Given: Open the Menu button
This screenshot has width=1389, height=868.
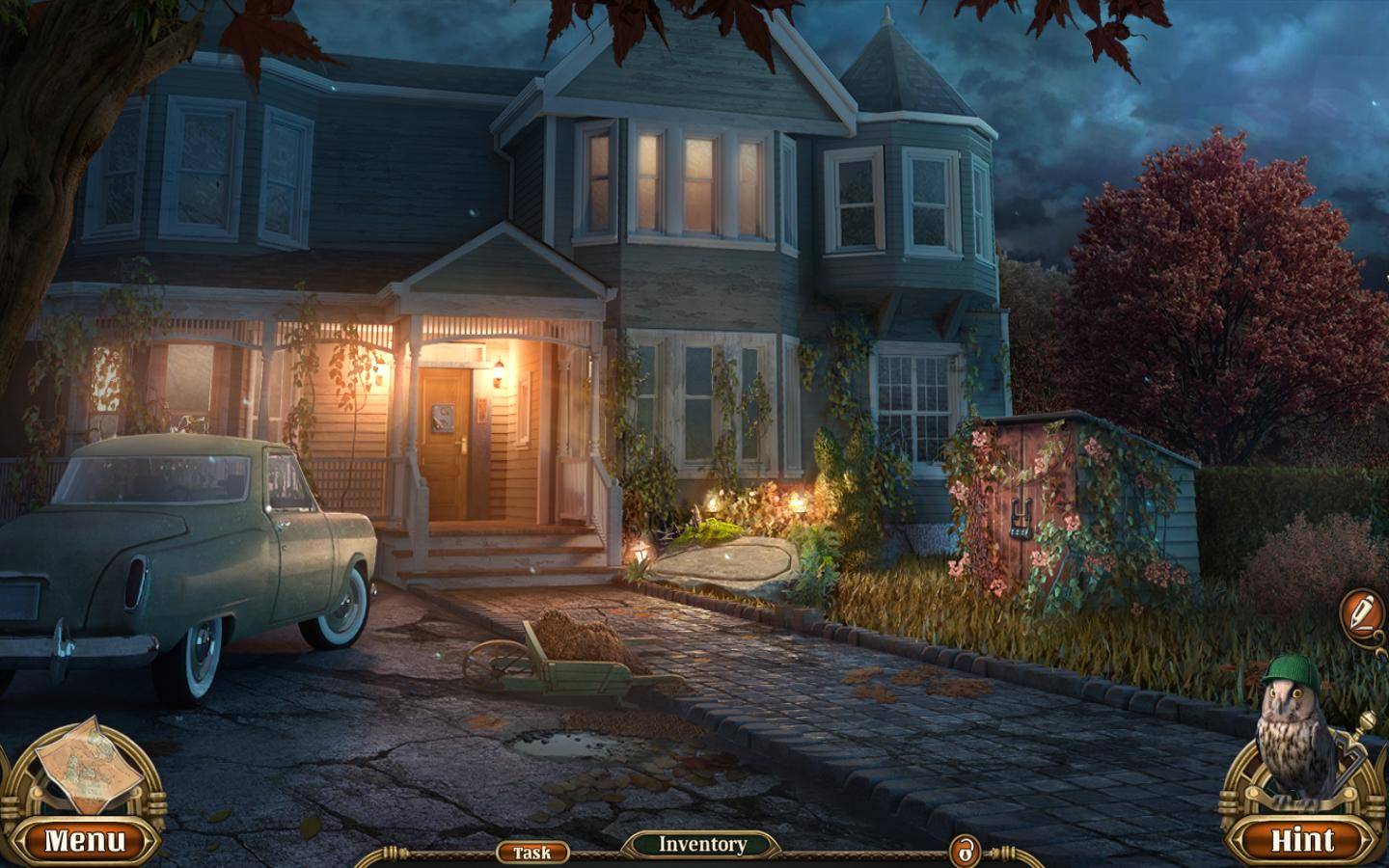Looking at the screenshot, I should [x=85, y=840].
